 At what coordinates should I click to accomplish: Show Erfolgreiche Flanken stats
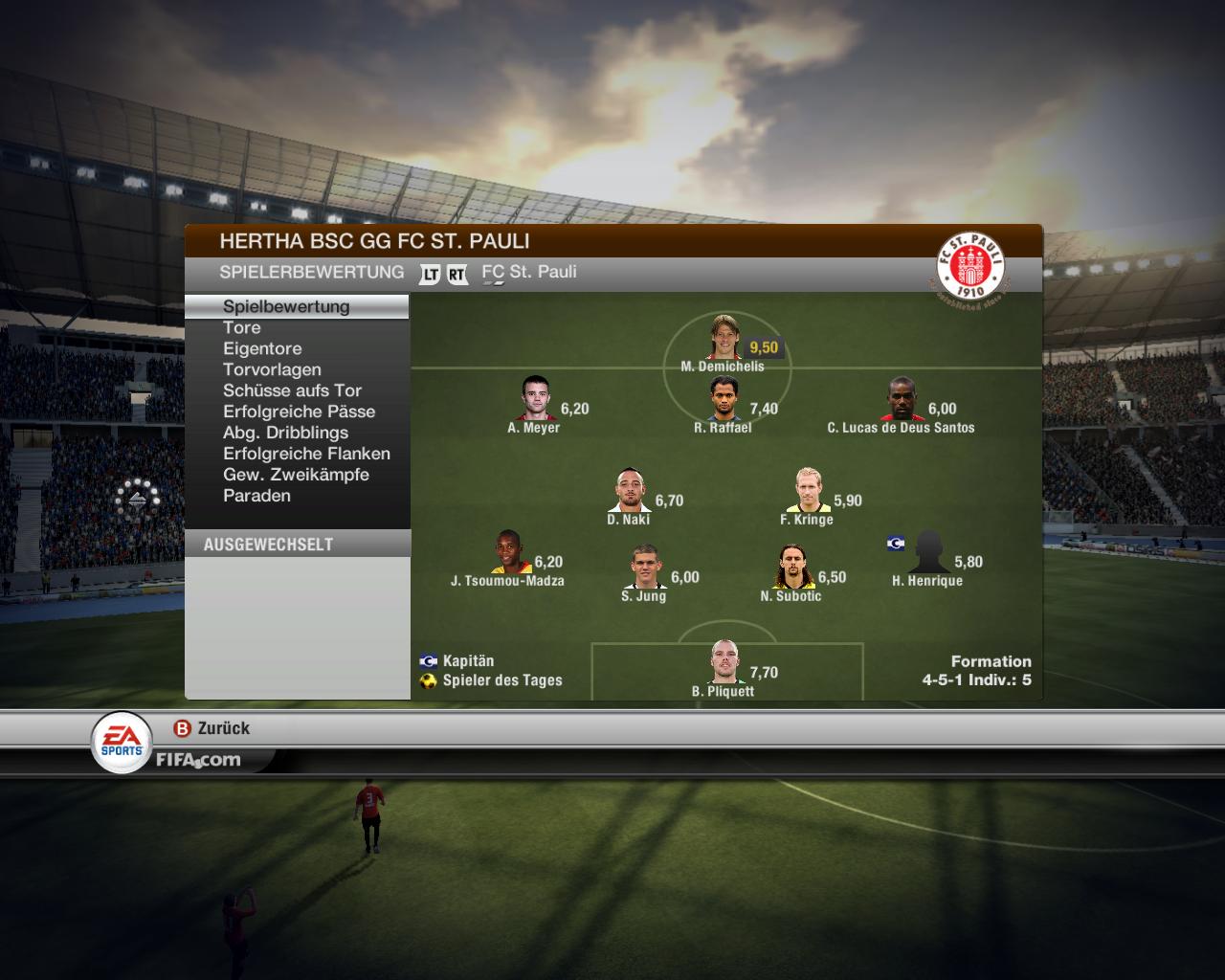(x=306, y=454)
